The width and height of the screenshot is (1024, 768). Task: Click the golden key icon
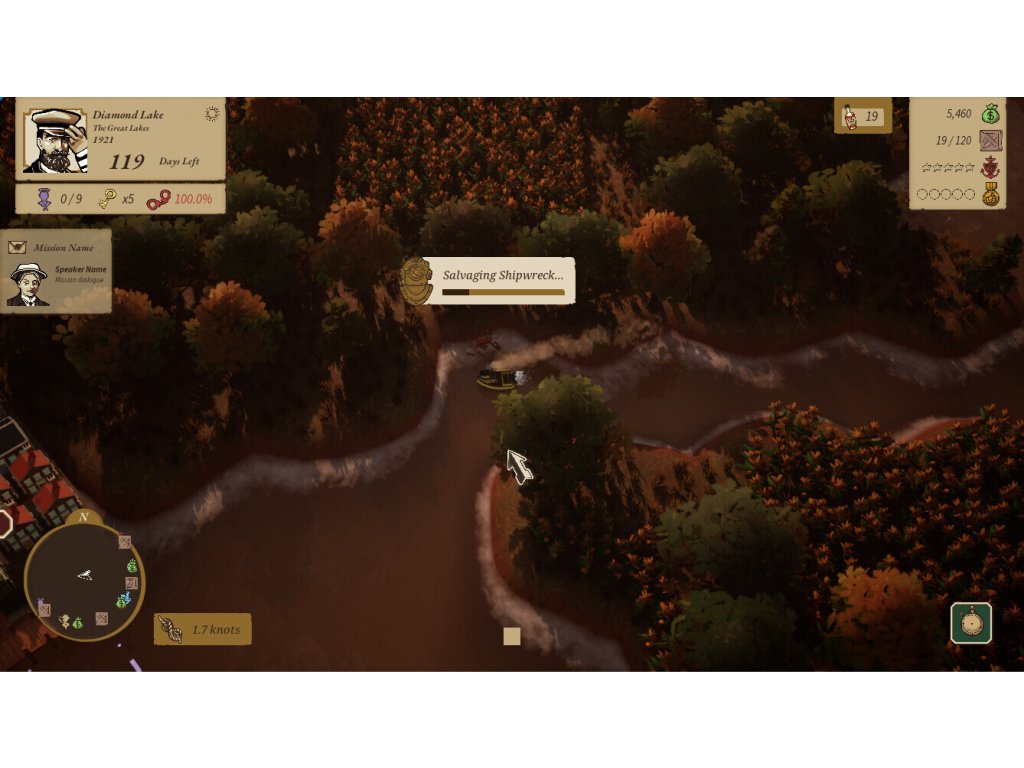107,199
